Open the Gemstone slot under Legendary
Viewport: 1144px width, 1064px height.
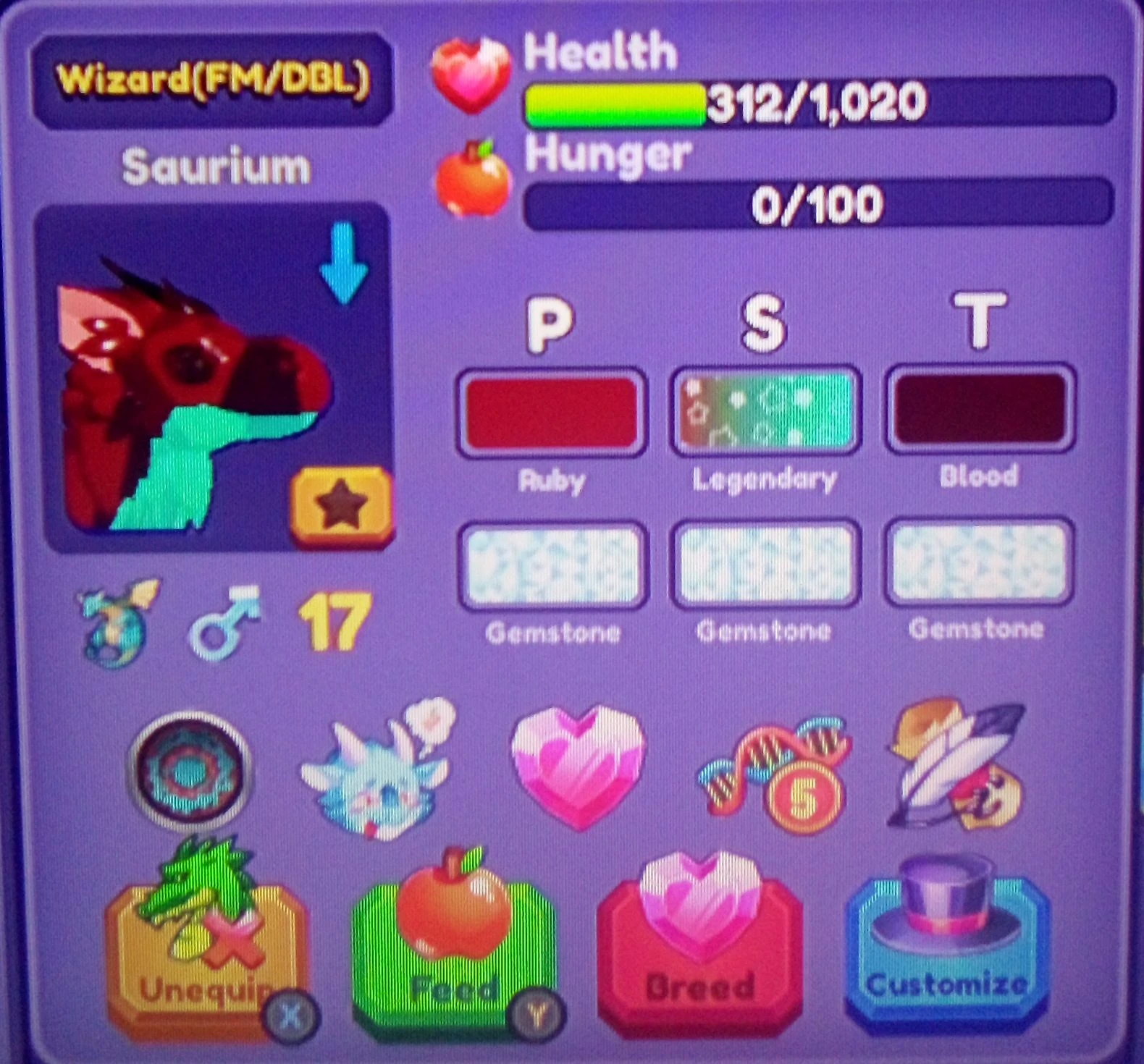764,565
